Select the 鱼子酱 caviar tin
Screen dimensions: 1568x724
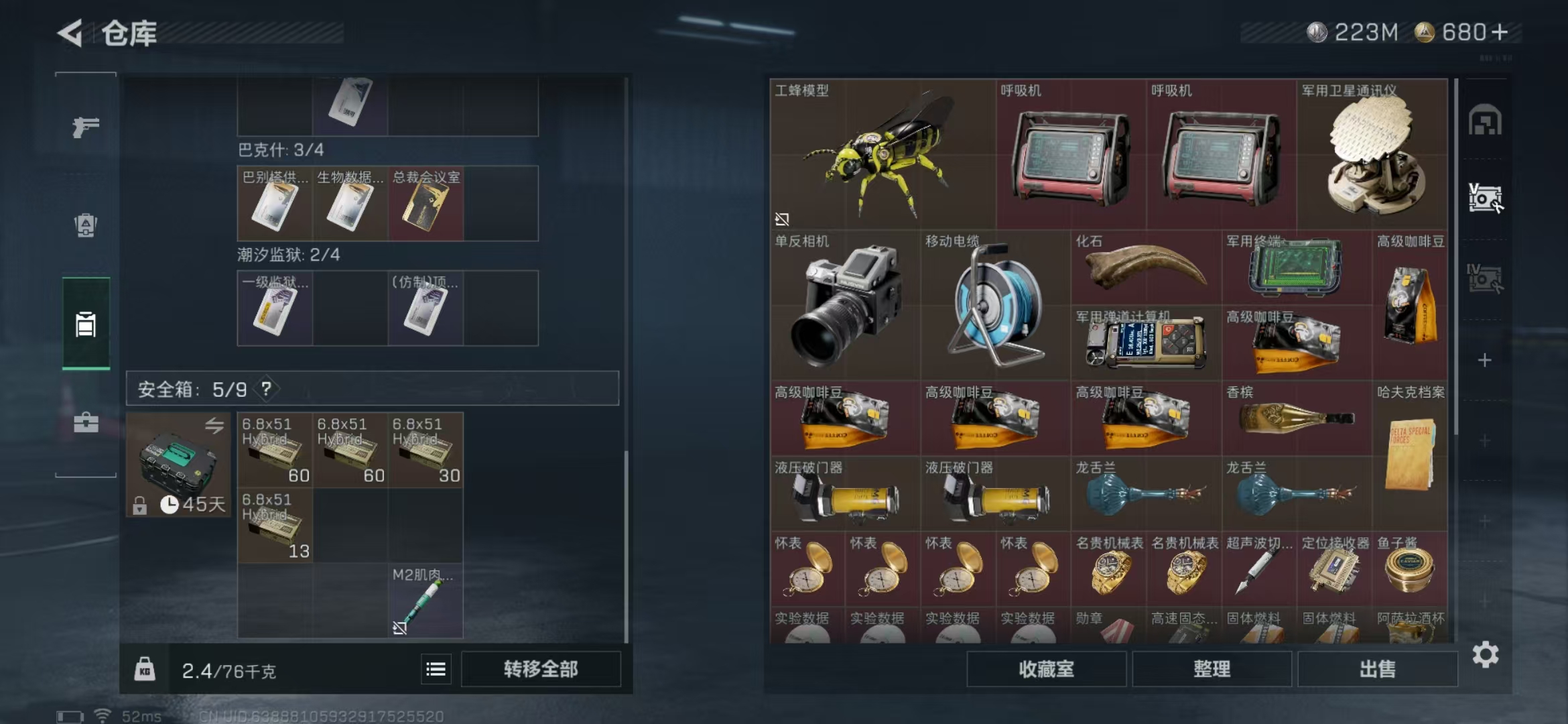1409,570
